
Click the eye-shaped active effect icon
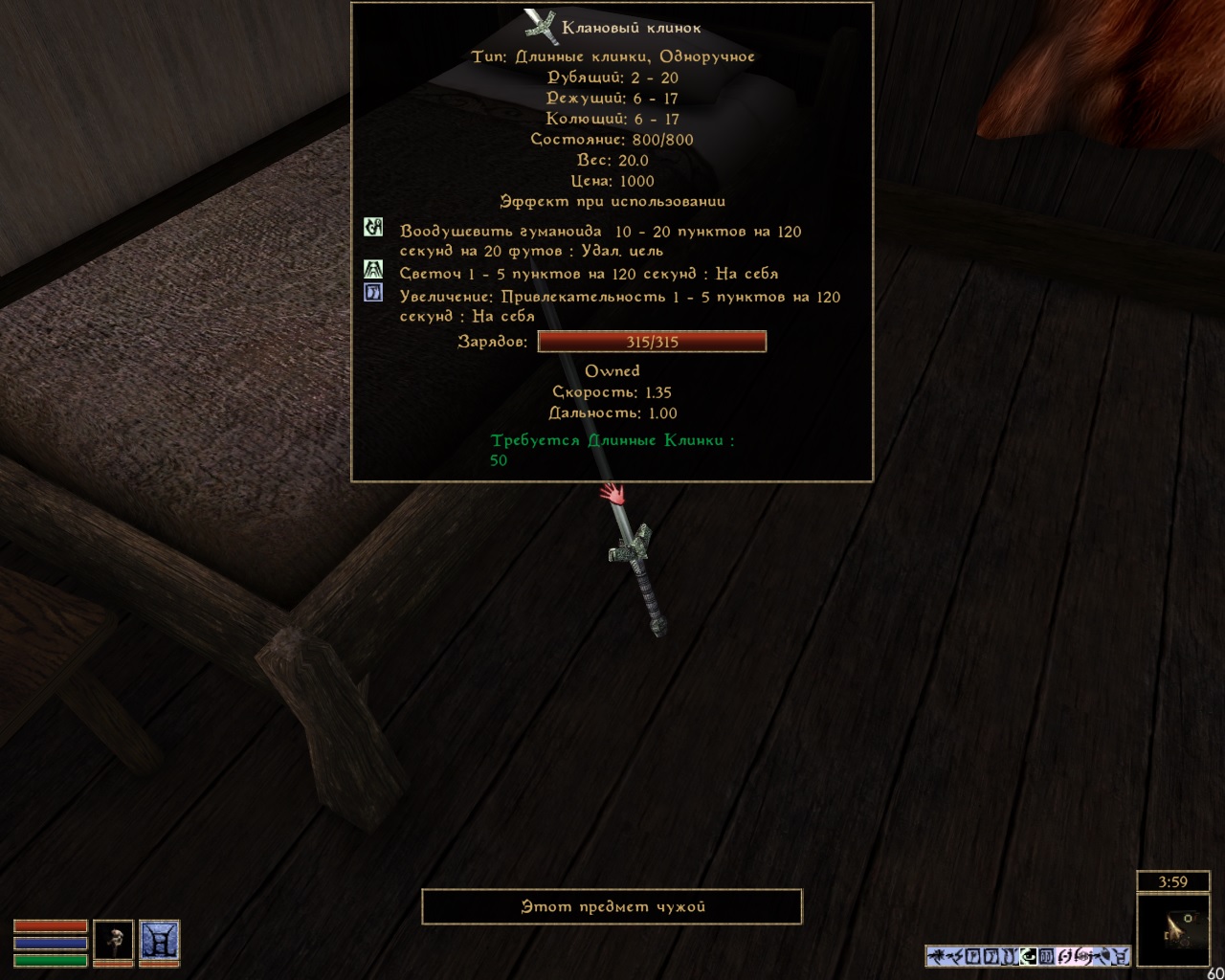click(1030, 955)
